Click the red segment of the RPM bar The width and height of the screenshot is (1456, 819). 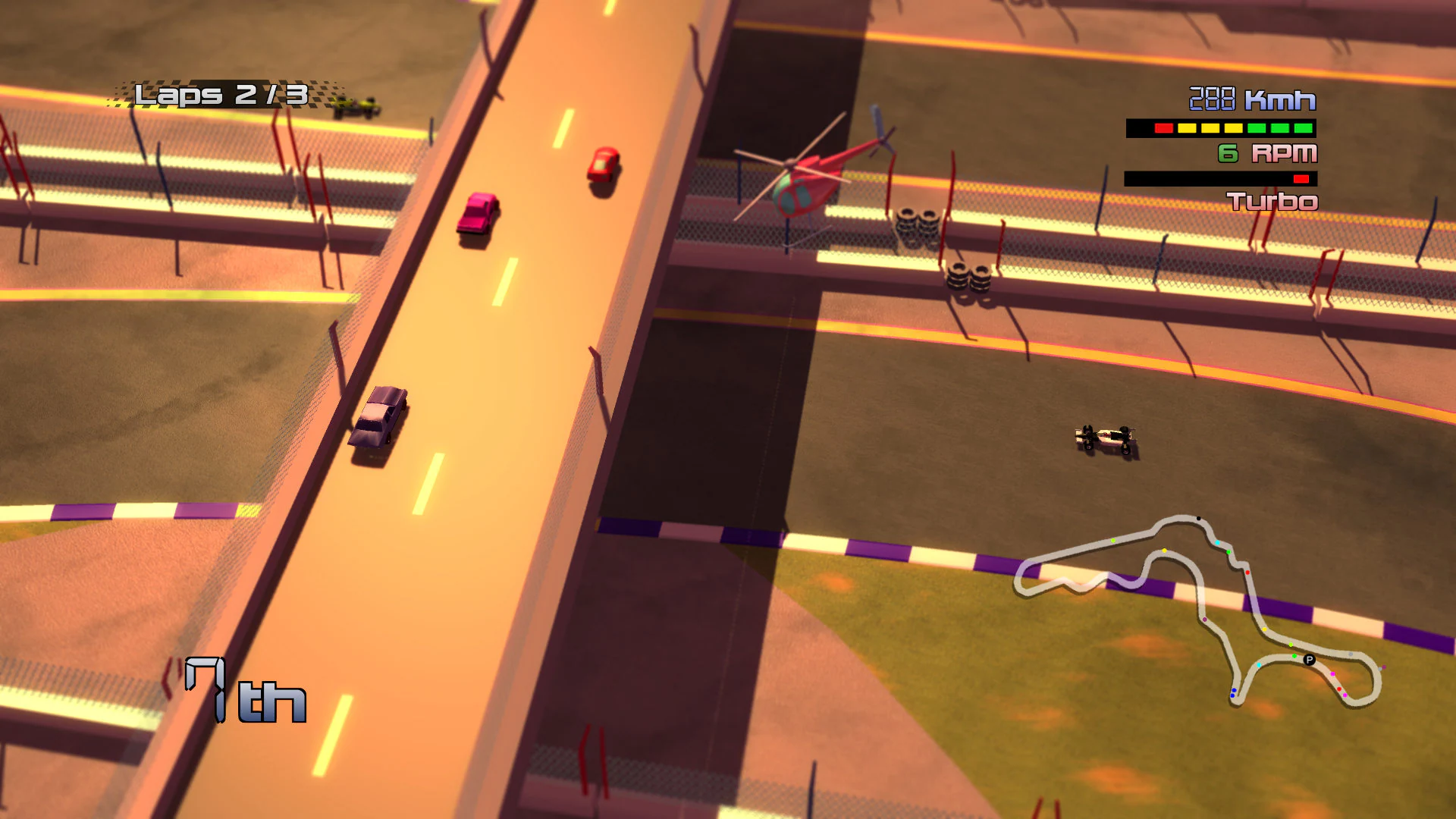[1163, 128]
